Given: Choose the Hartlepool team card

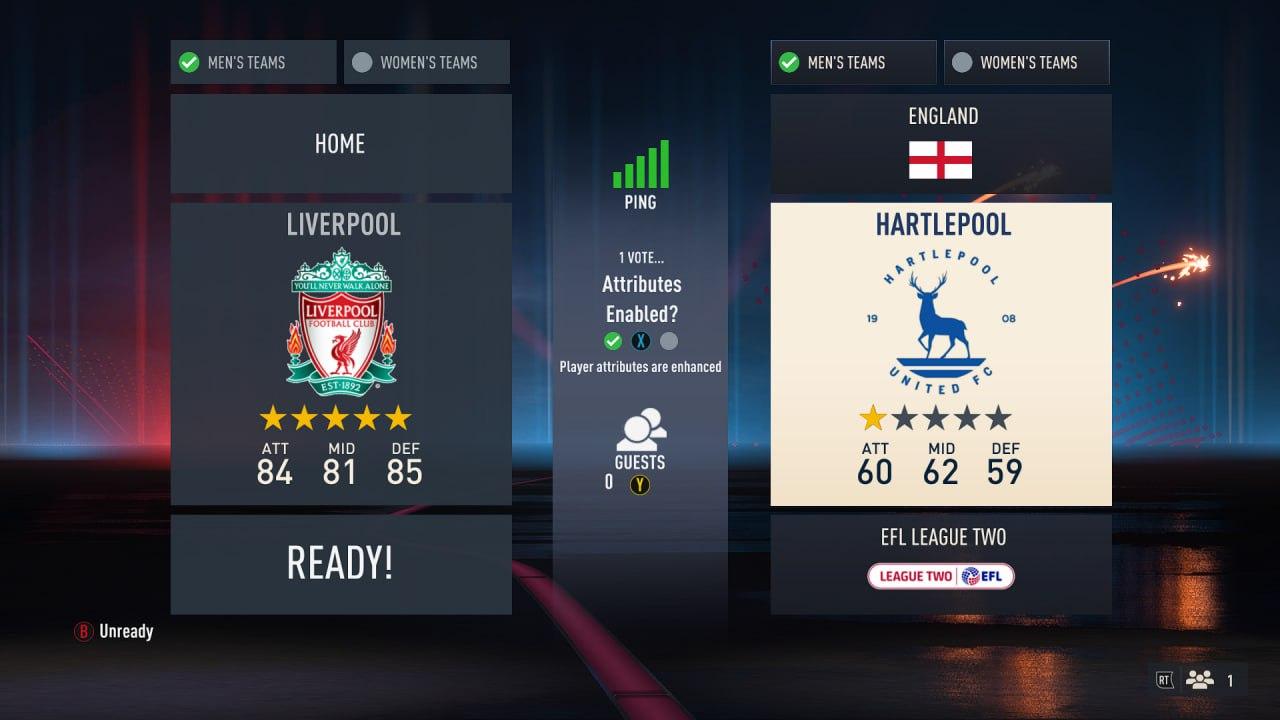Looking at the screenshot, I should tap(941, 353).
